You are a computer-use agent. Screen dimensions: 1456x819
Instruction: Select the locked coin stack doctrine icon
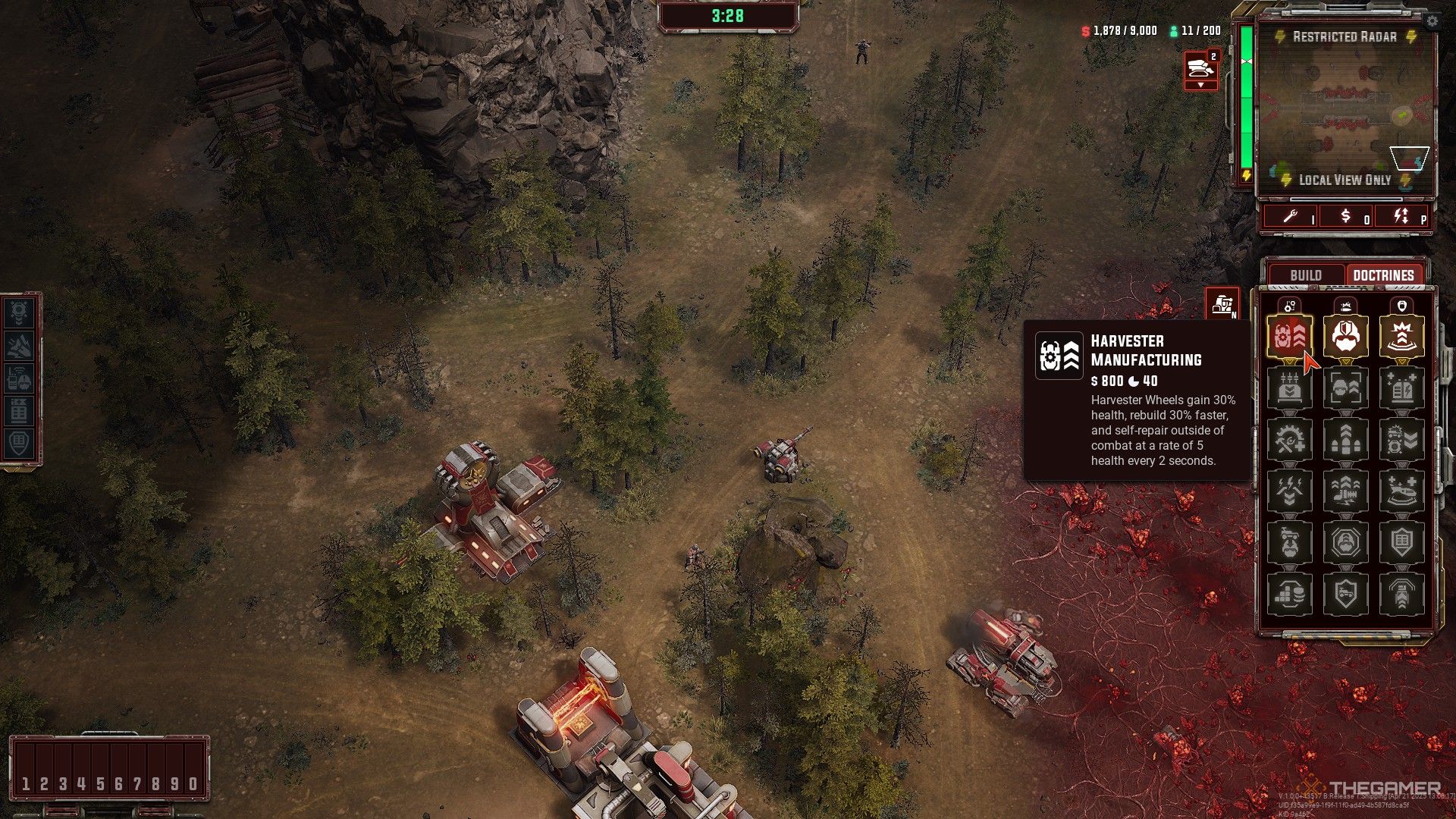point(1289,593)
